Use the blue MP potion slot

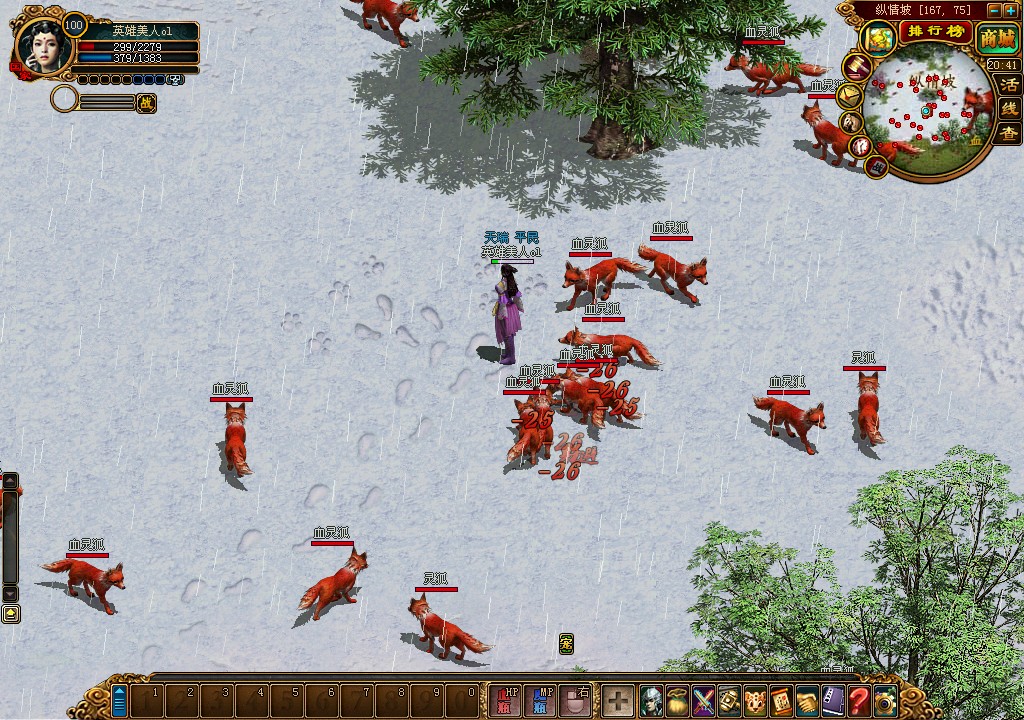pyautogui.click(x=540, y=699)
